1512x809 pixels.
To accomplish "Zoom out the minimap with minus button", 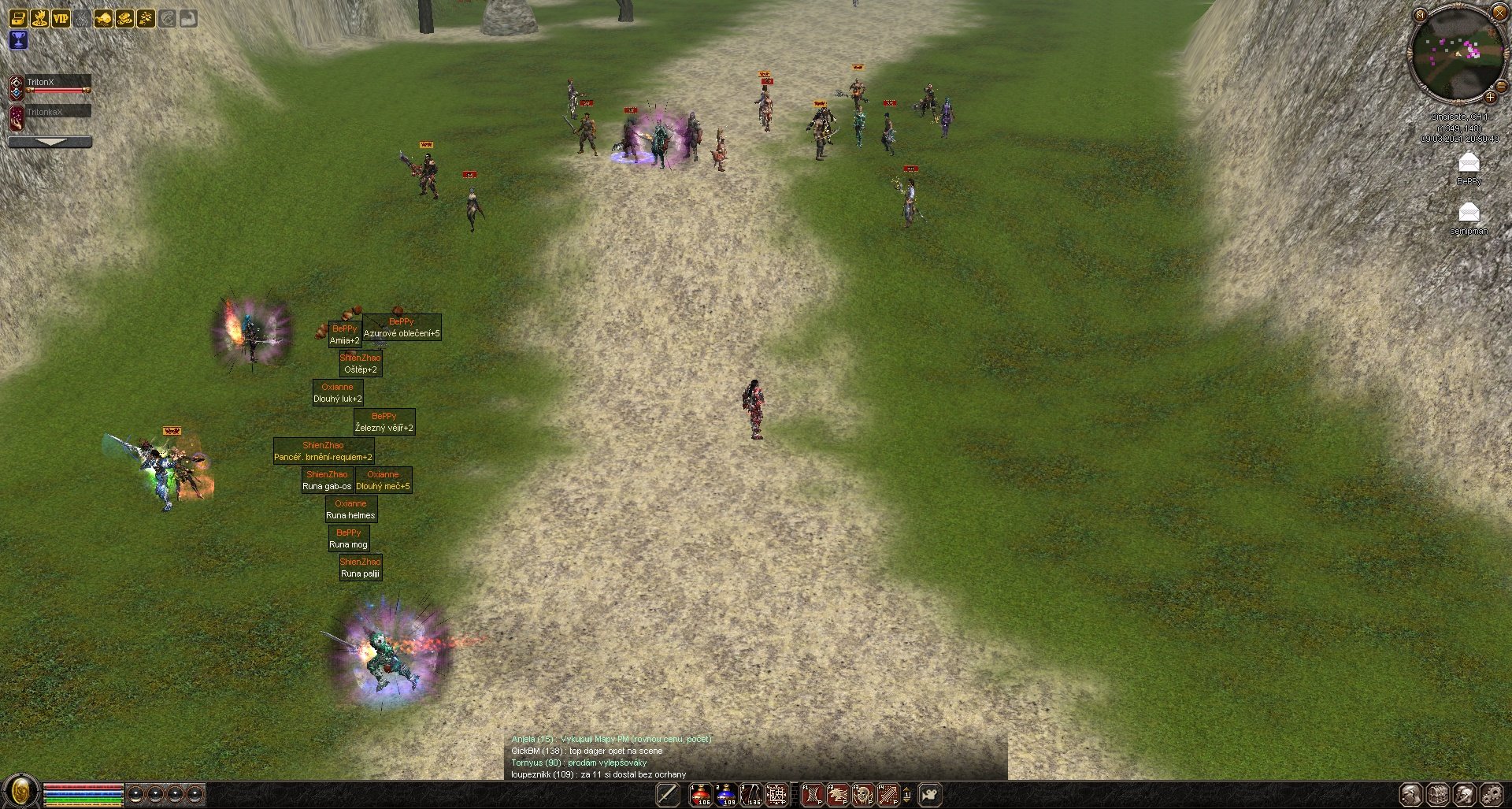I will tap(1501, 85).
